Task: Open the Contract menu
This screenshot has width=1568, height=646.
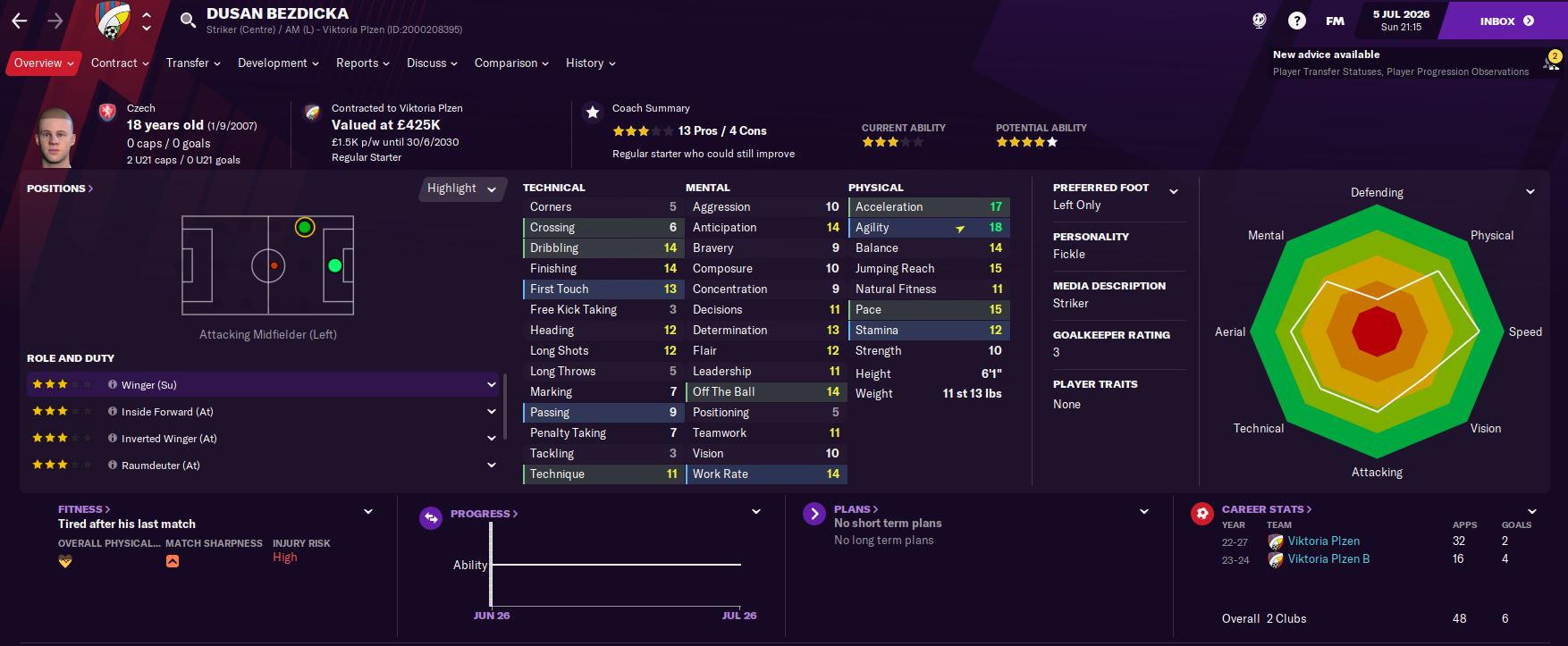Action: [120, 63]
